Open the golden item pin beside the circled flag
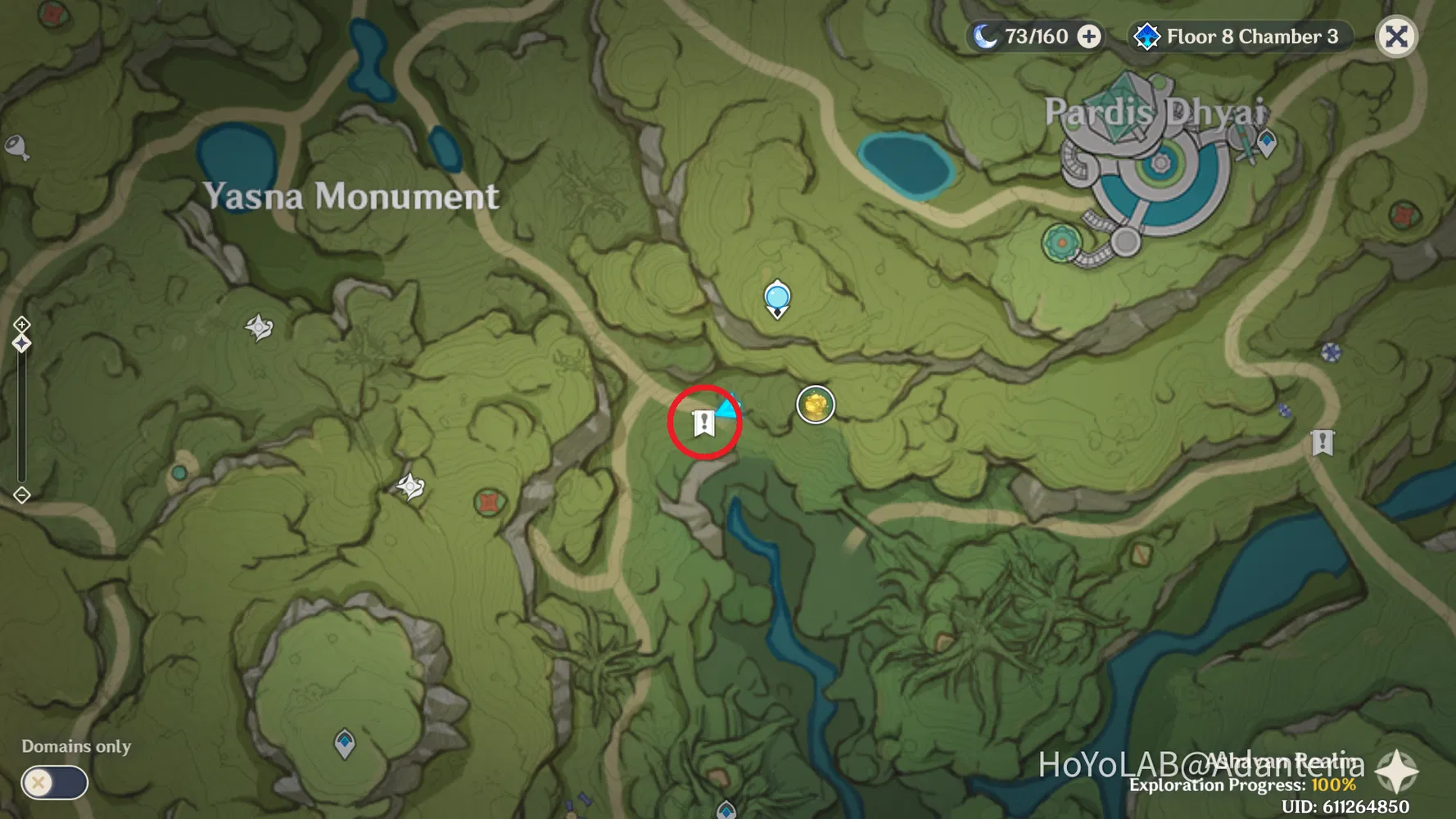1456x819 pixels. (815, 403)
